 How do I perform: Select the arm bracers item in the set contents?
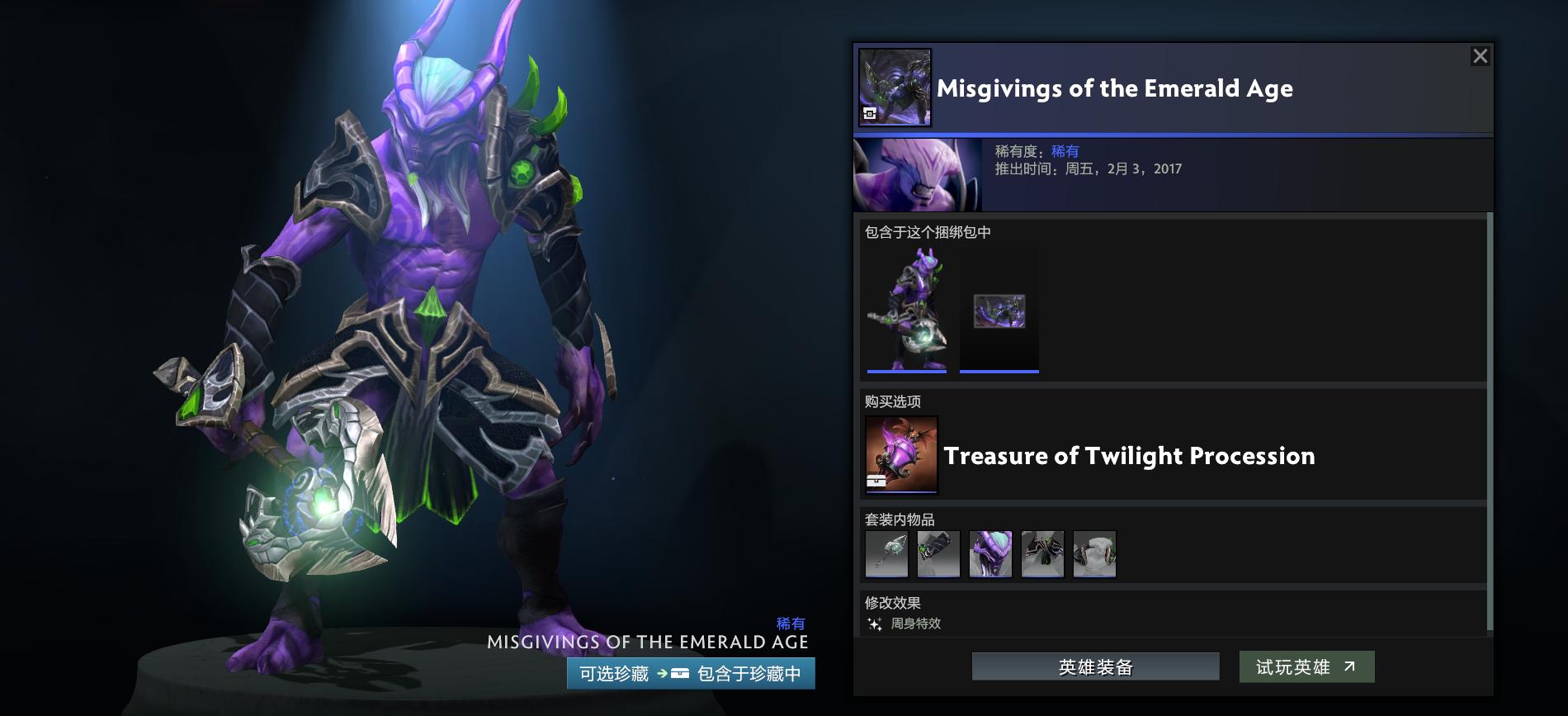[938, 554]
